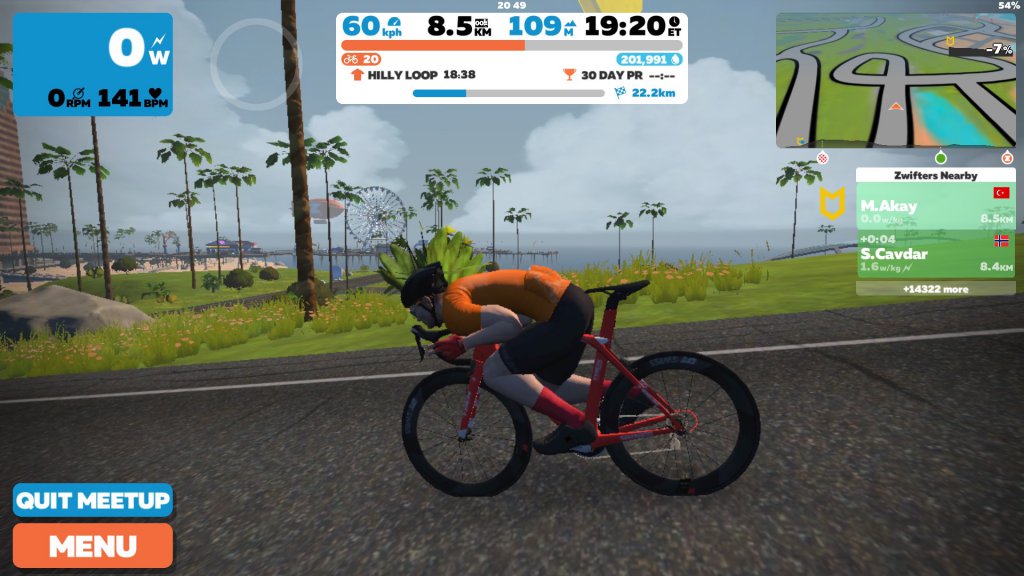
Task: Click the QUIT MEETUP button
Action: pos(93,500)
